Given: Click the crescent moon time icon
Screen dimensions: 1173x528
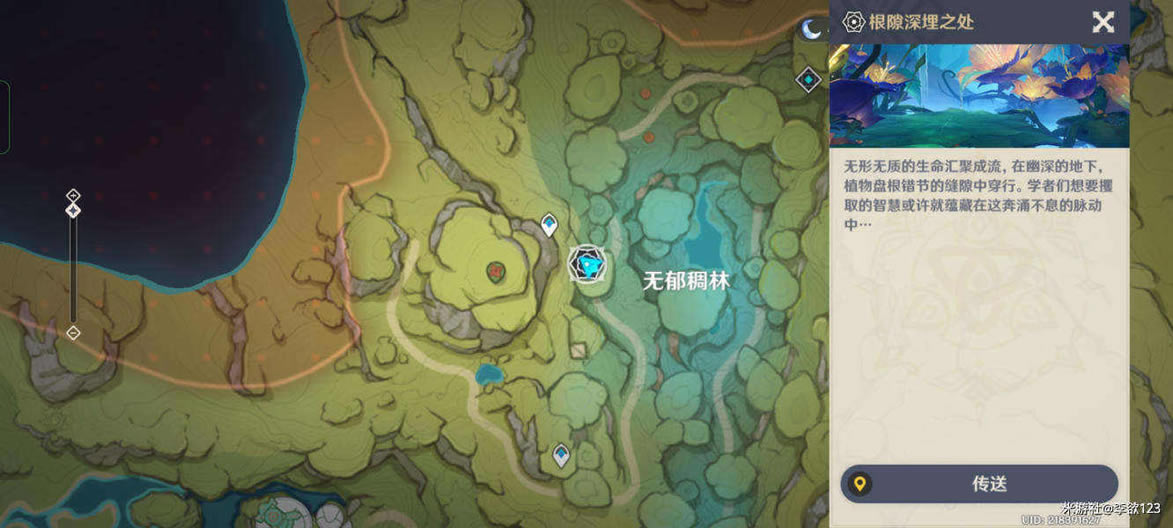Looking at the screenshot, I should click(x=810, y=30).
